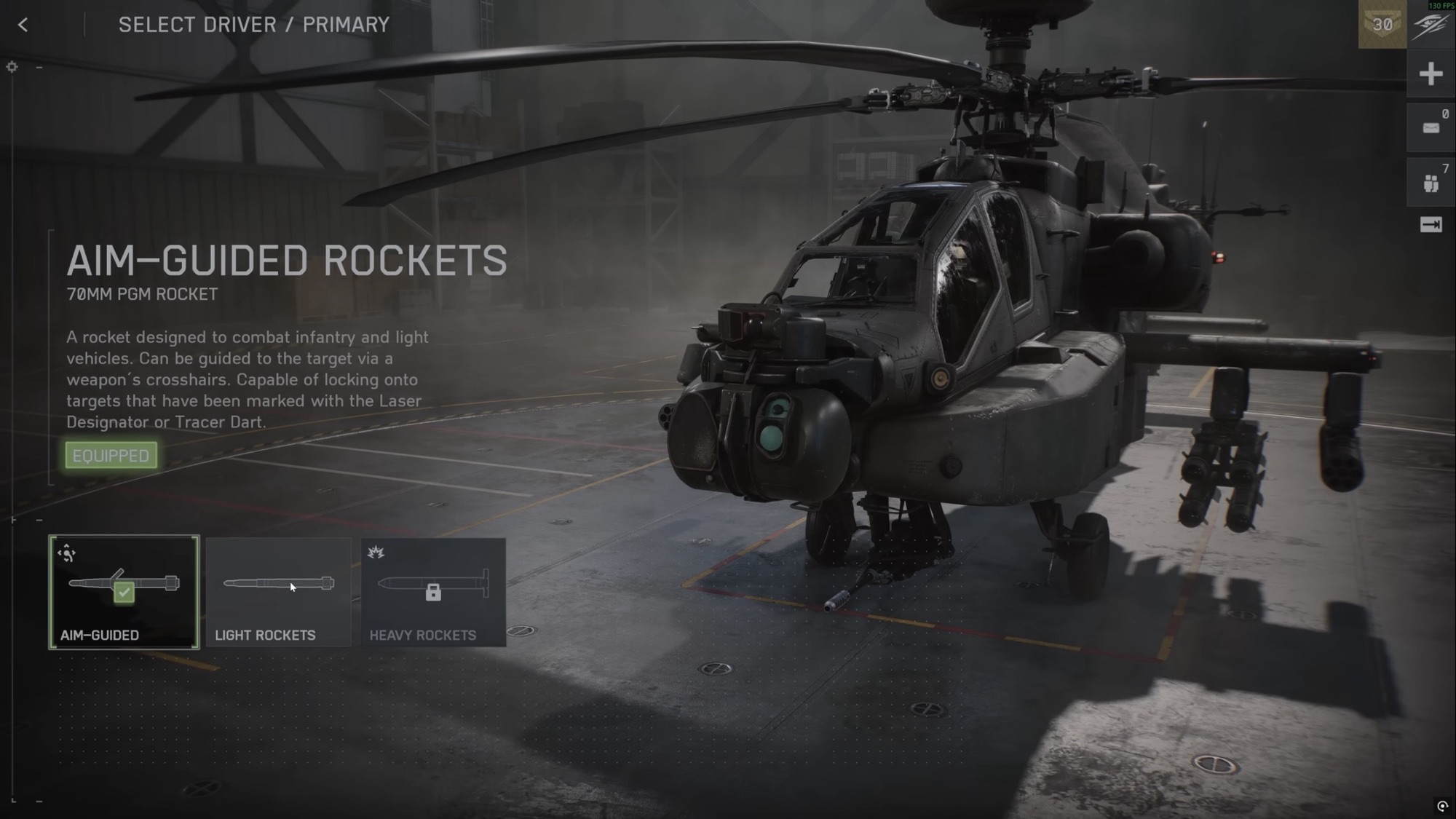This screenshot has width=1456, height=819.
Task: Go back with the top-left arrow
Action: (23, 25)
